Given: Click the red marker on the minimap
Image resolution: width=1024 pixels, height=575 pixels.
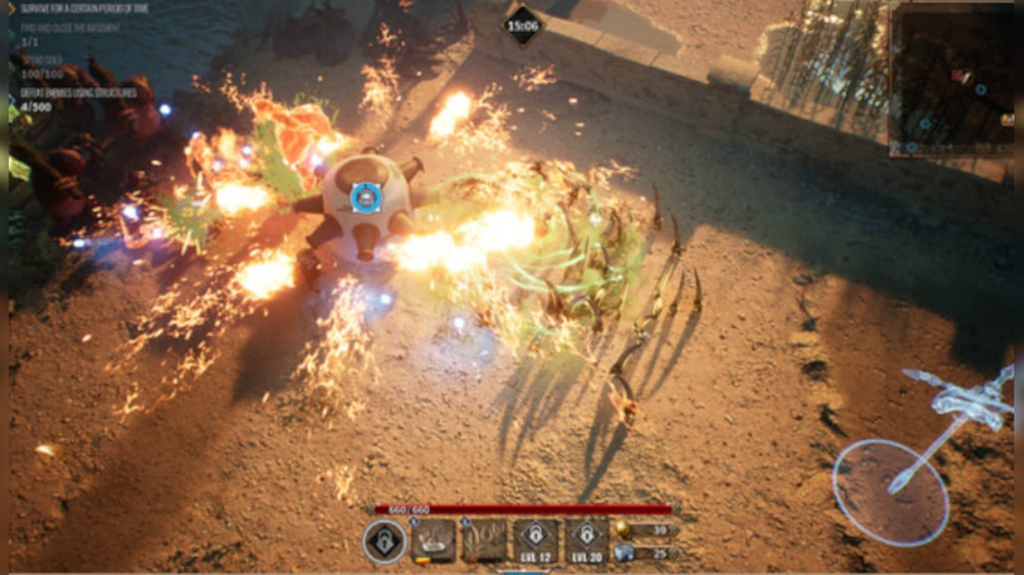Looking at the screenshot, I should coord(957,75).
